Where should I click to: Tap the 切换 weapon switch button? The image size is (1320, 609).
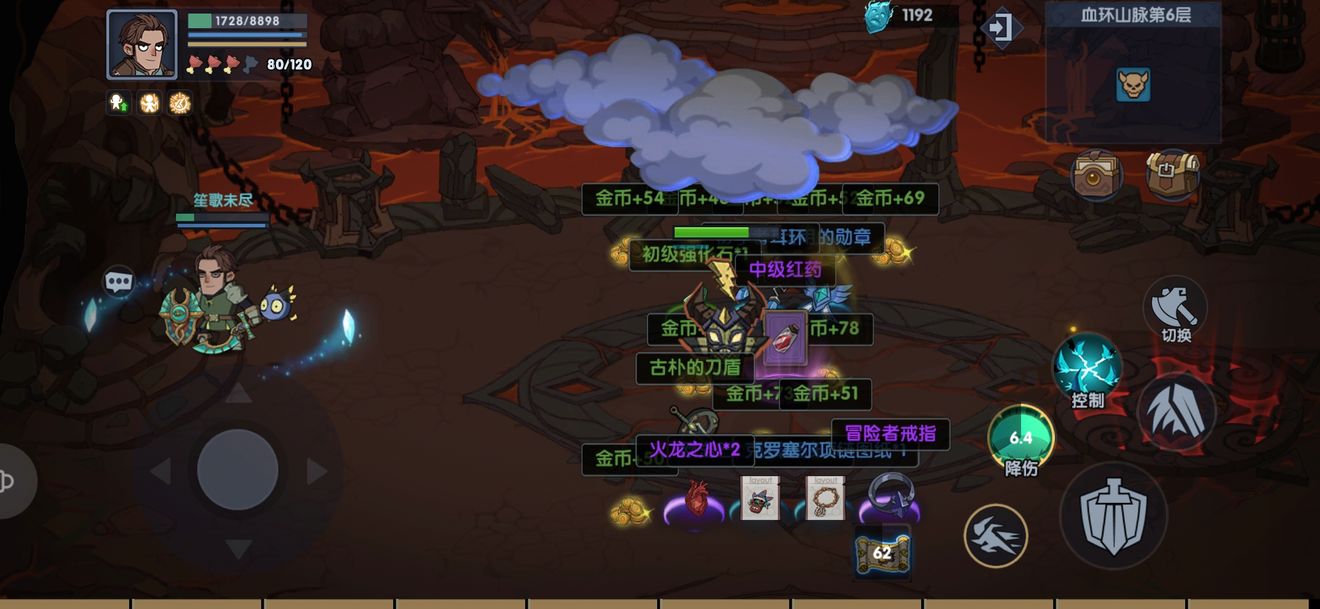coord(1175,306)
